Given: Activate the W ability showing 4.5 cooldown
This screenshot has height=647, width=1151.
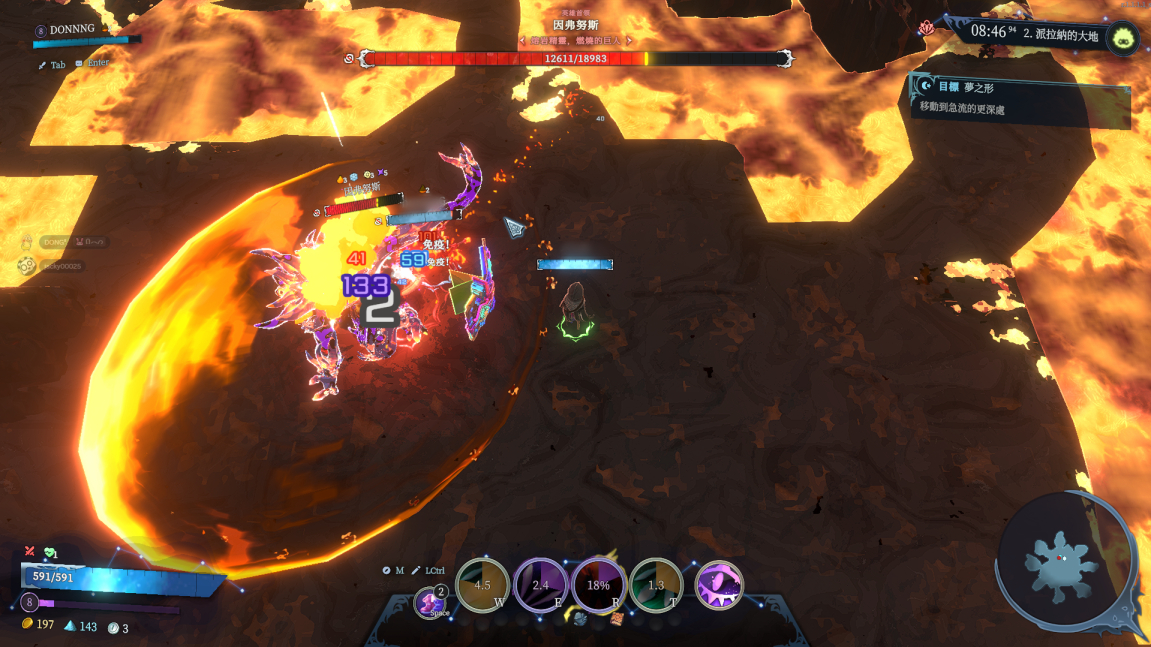Looking at the screenshot, I should 482,585.
